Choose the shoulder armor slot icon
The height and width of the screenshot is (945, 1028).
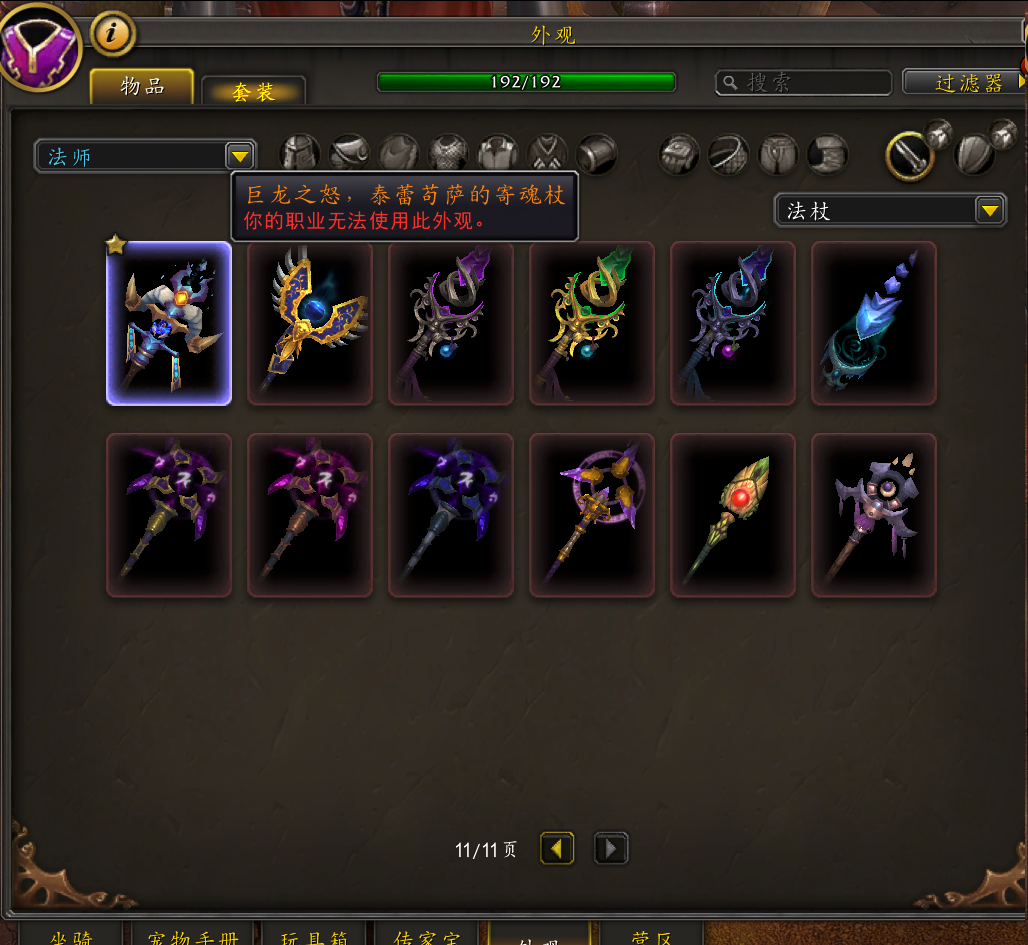(x=350, y=155)
